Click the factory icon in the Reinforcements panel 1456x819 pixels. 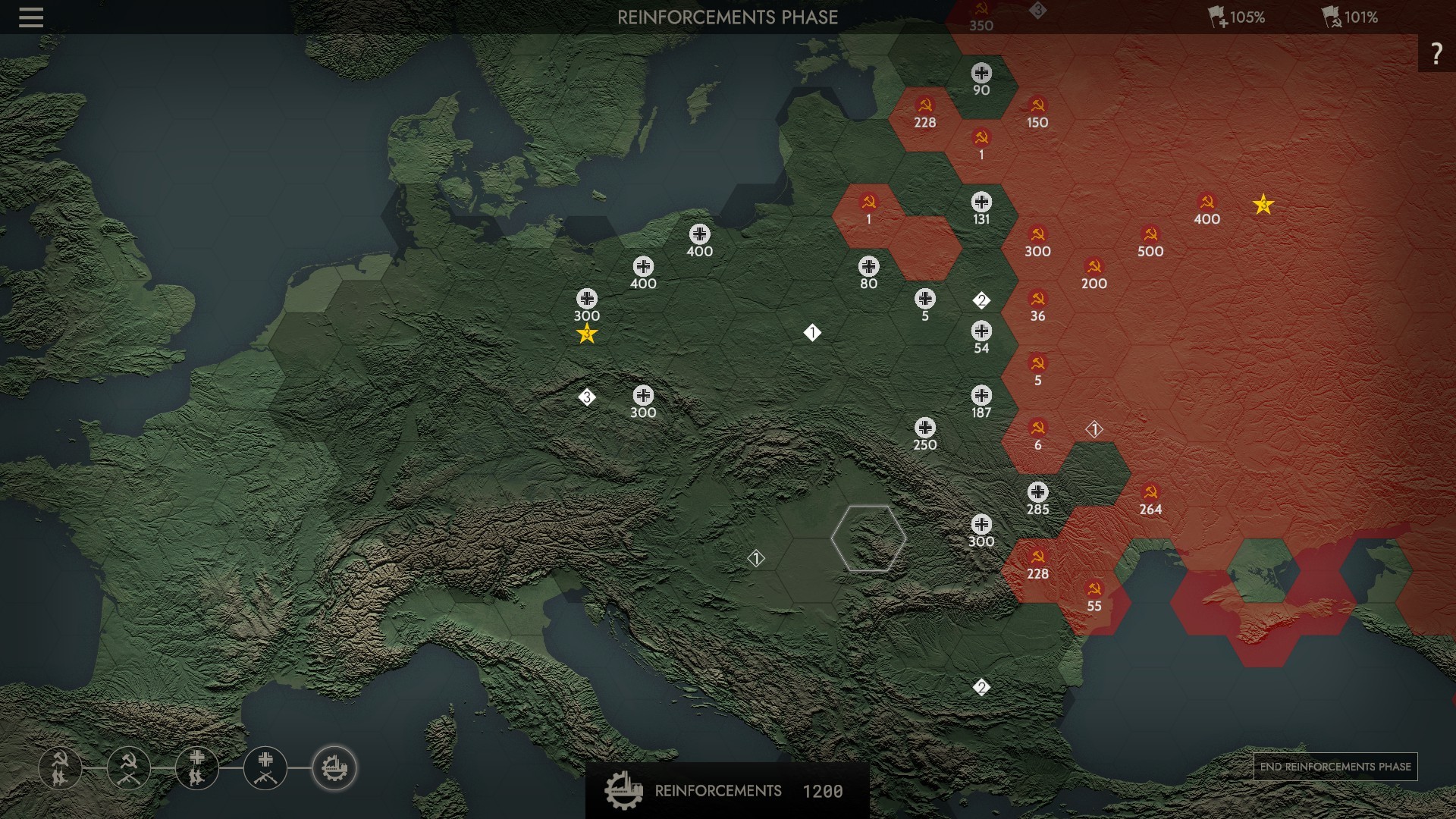[623, 790]
